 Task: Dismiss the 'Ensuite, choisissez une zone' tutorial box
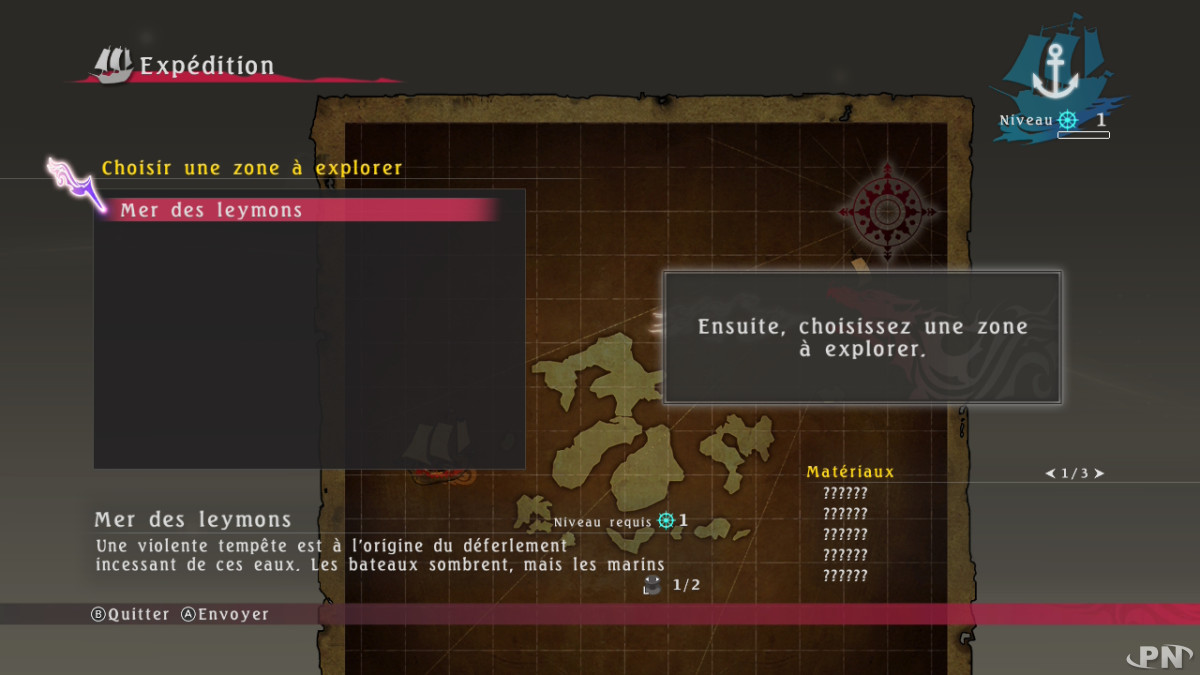click(x=862, y=338)
